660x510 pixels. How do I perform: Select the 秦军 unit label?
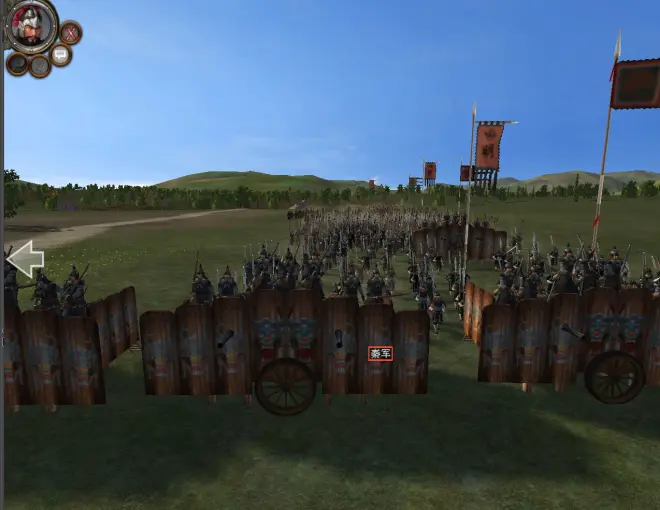tap(380, 353)
